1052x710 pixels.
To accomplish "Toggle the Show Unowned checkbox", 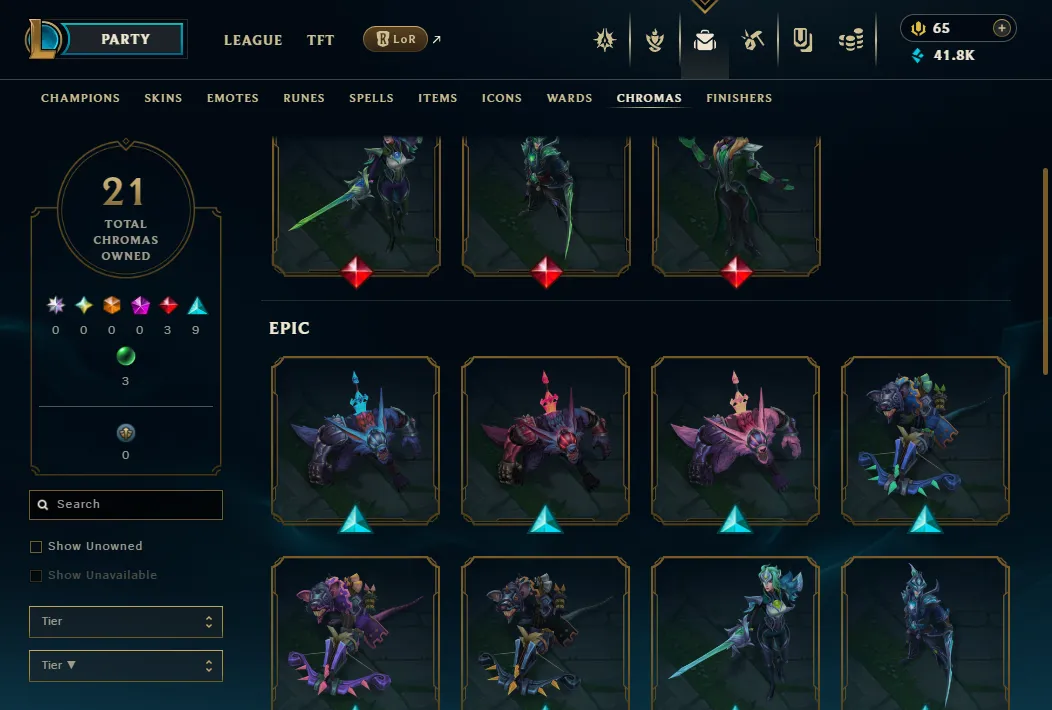I will [36, 547].
